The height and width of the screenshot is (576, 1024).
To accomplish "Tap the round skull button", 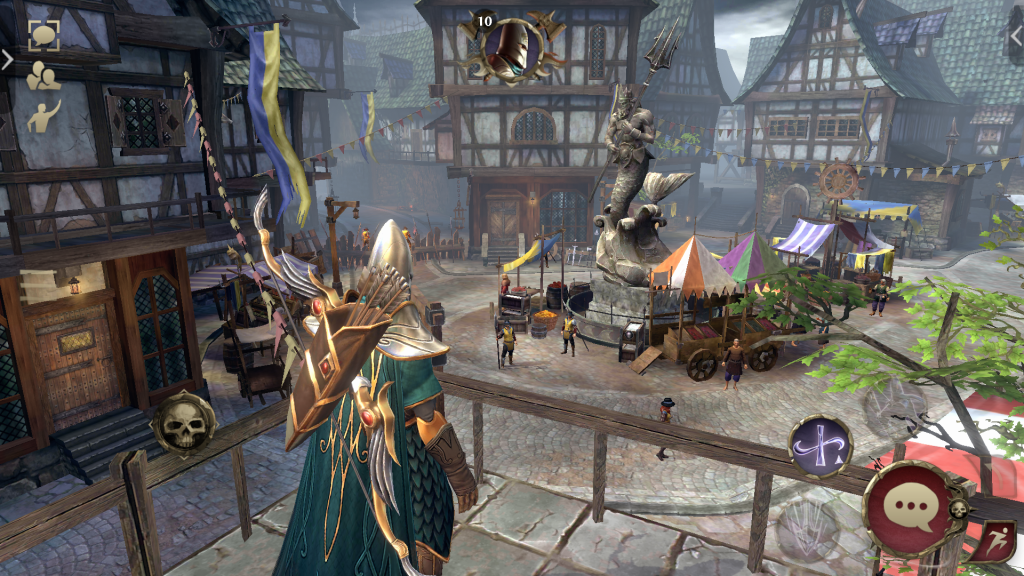I will click(x=183, y=425).
